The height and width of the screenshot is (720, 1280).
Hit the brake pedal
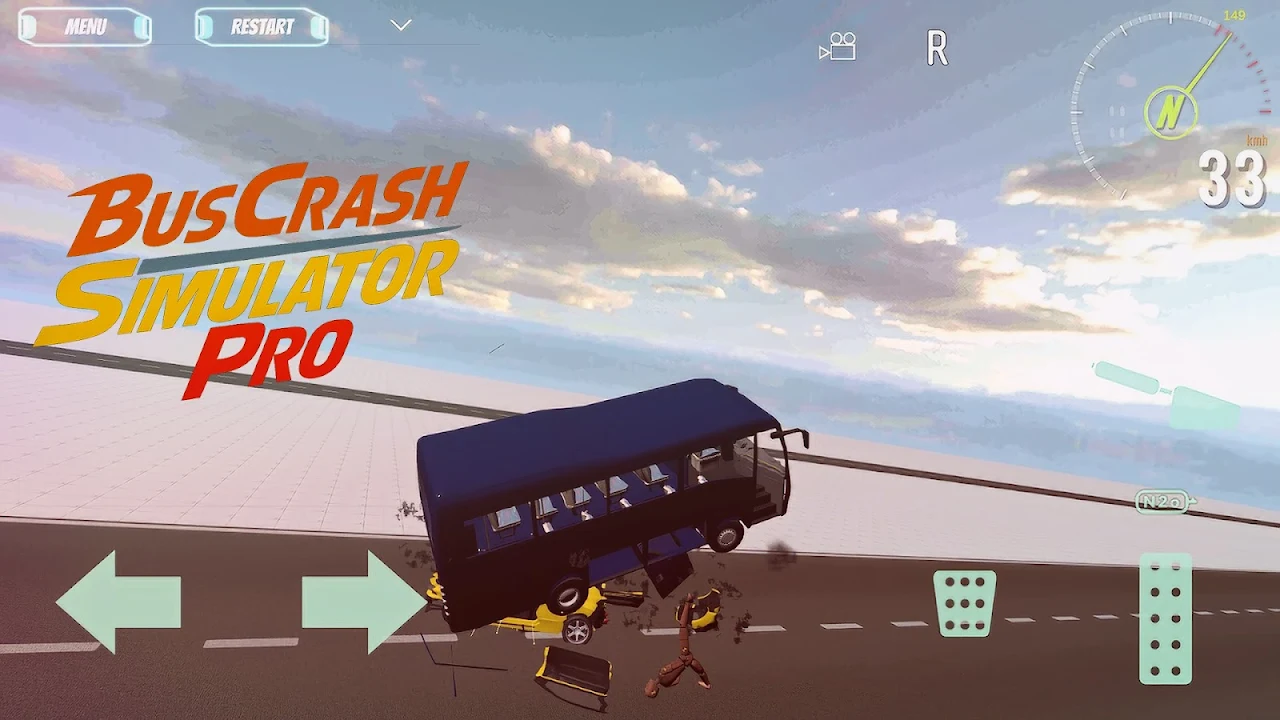pos(964,603)
